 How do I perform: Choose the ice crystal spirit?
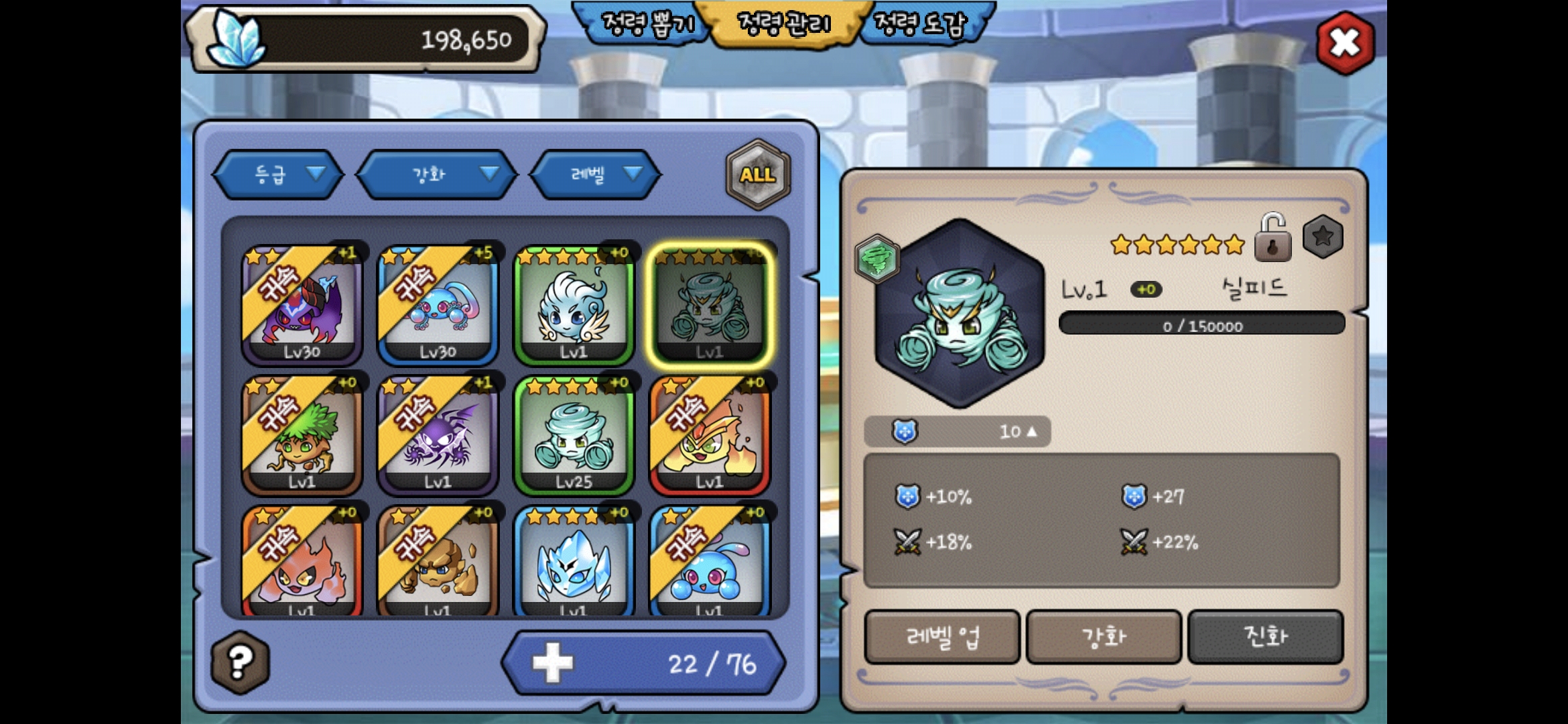(574, 563)
